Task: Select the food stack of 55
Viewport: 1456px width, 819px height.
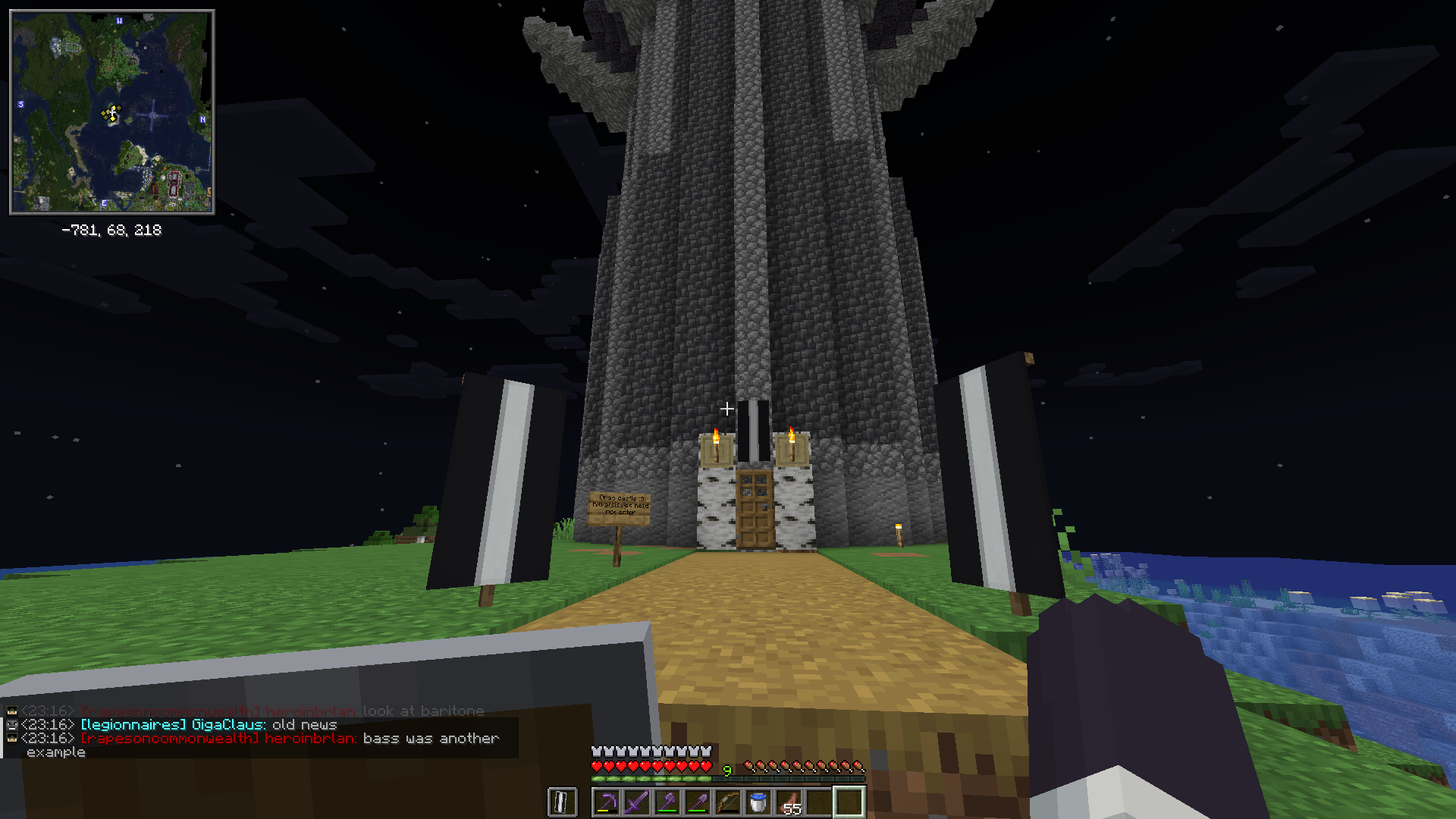Action: (x=789, y=802)
